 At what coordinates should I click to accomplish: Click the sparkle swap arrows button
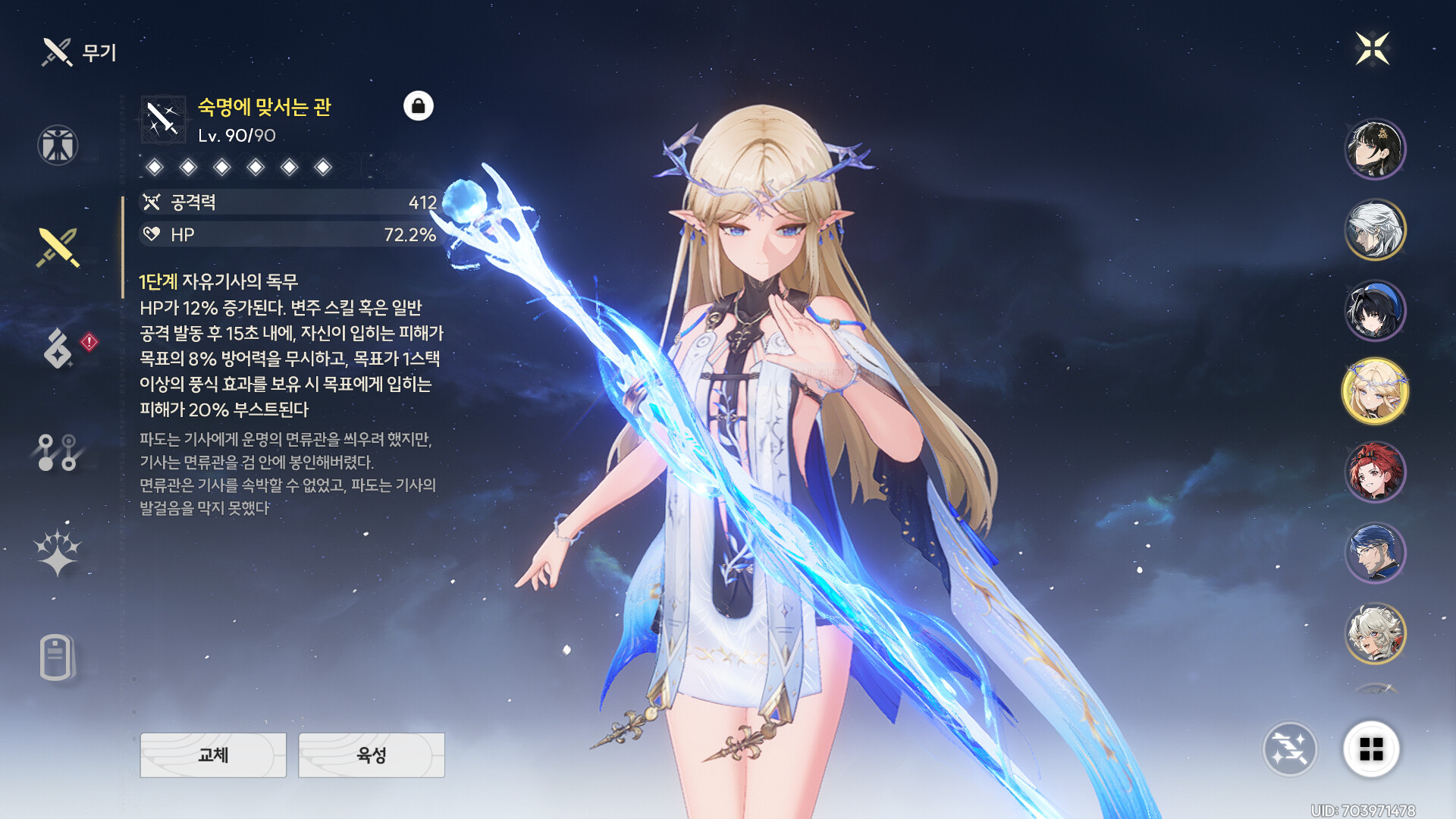click(1289, 749)
